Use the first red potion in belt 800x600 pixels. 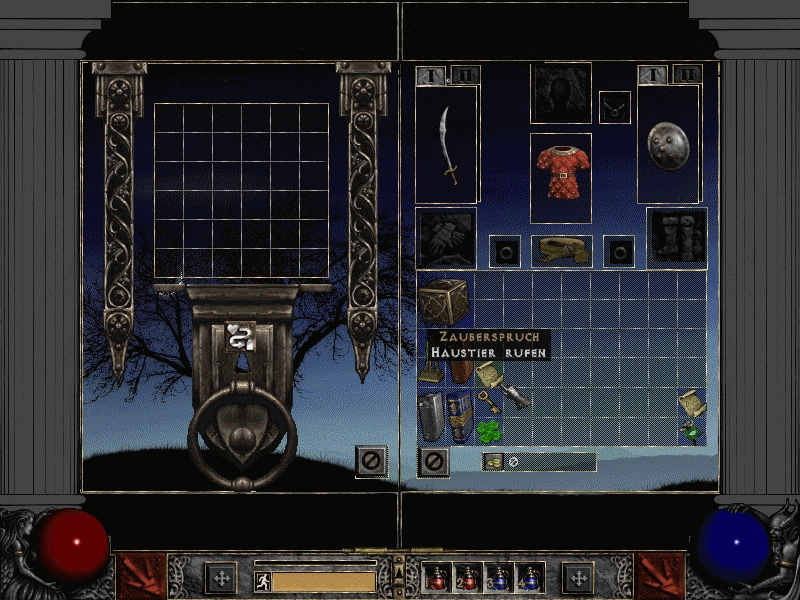(438, 578)
